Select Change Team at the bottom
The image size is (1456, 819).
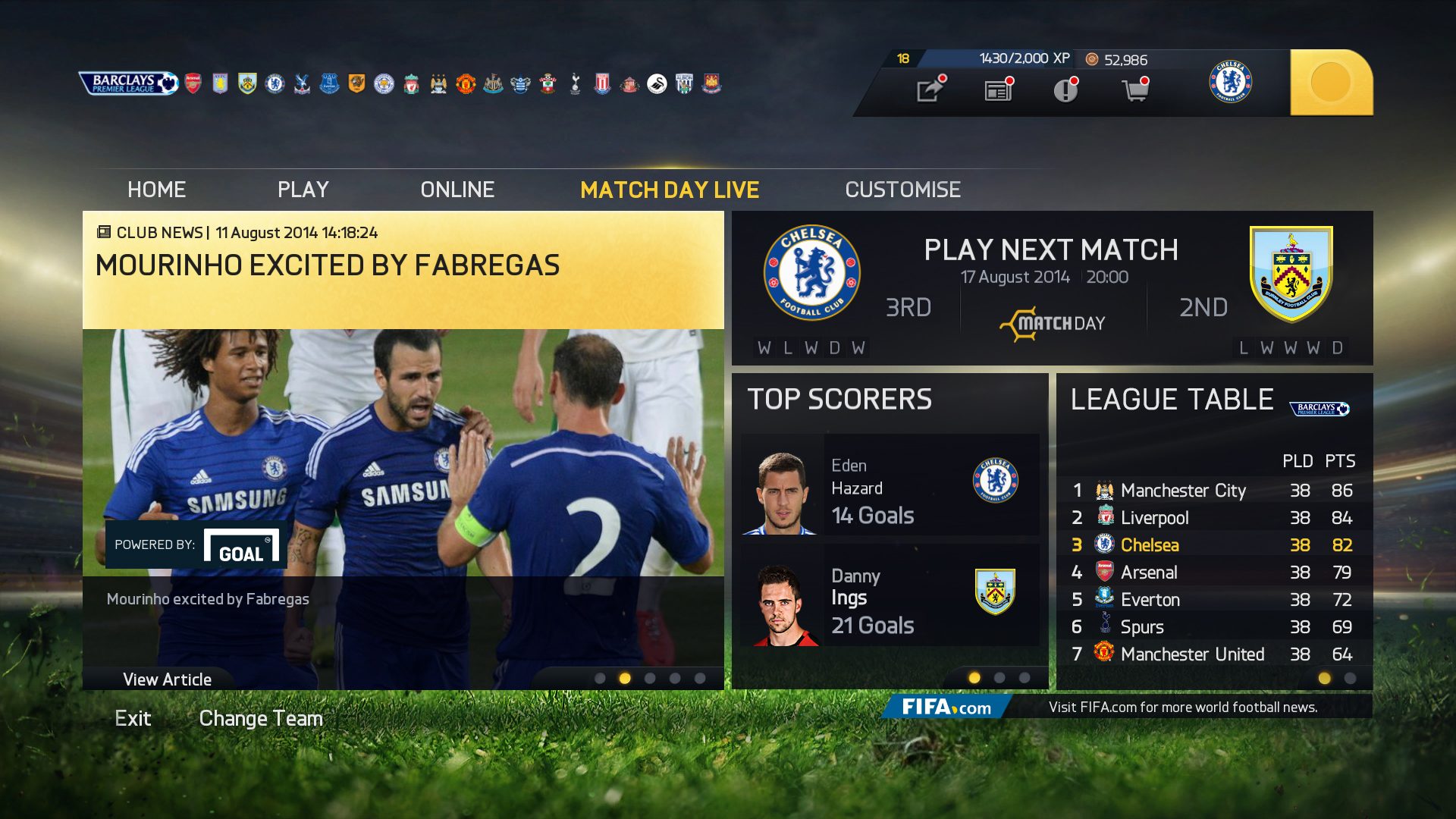(x=261, y=718)
